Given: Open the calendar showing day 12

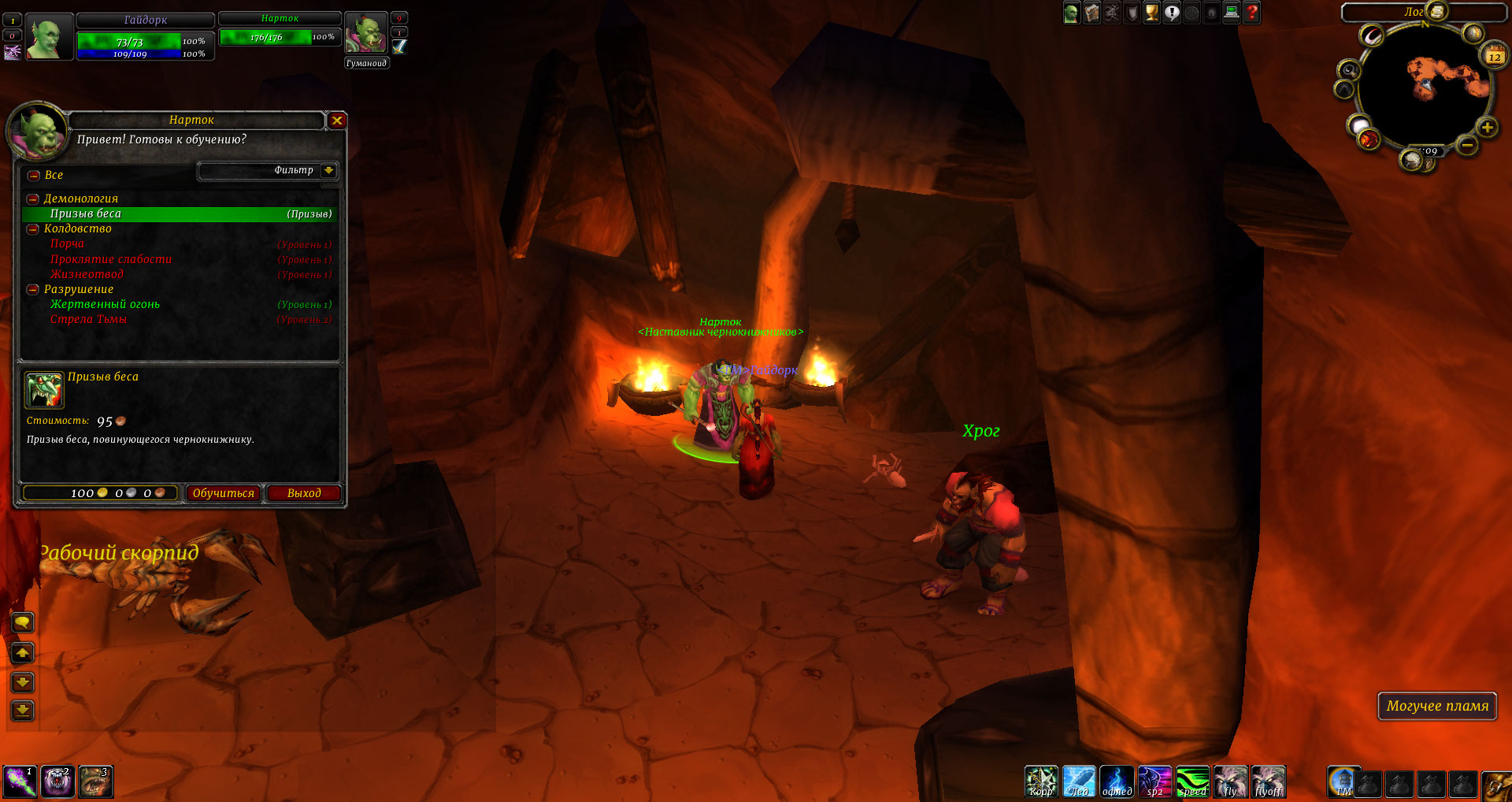Looking at the screenshot, I should click(x=1494, y=56).
